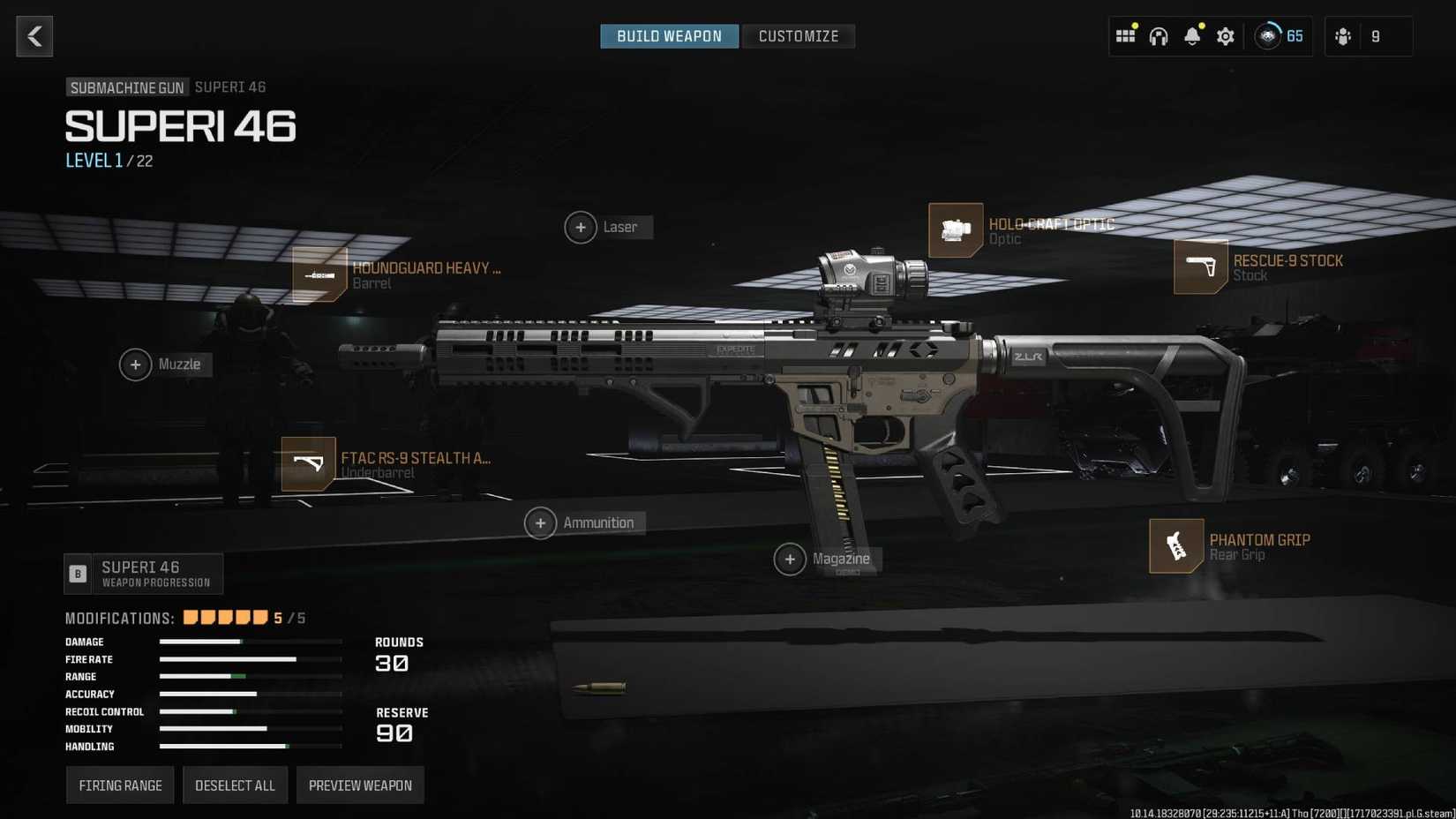1456x819 pixels.
Task: Select the Phantom Grip rear grip icon
Action: (x=1175, y=545)
